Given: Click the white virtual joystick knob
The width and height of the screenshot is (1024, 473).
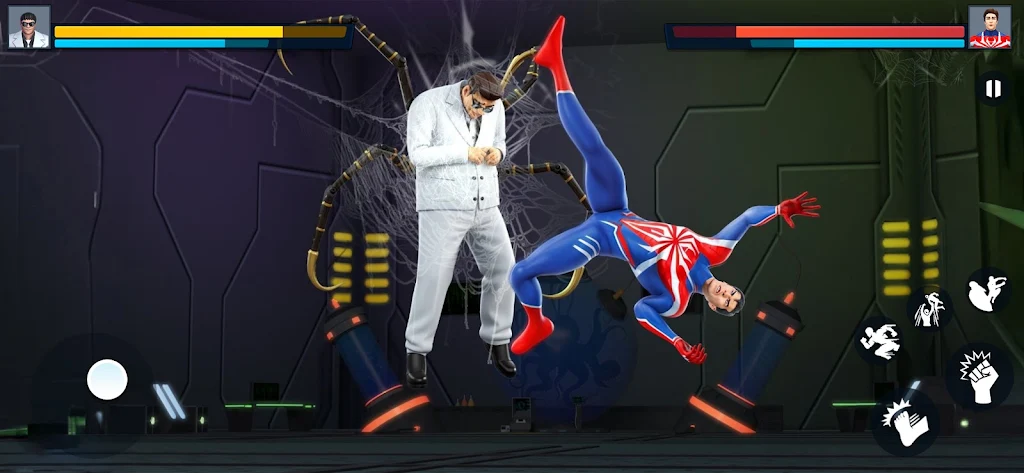Looking at the screenshot, I should [107, 379].
